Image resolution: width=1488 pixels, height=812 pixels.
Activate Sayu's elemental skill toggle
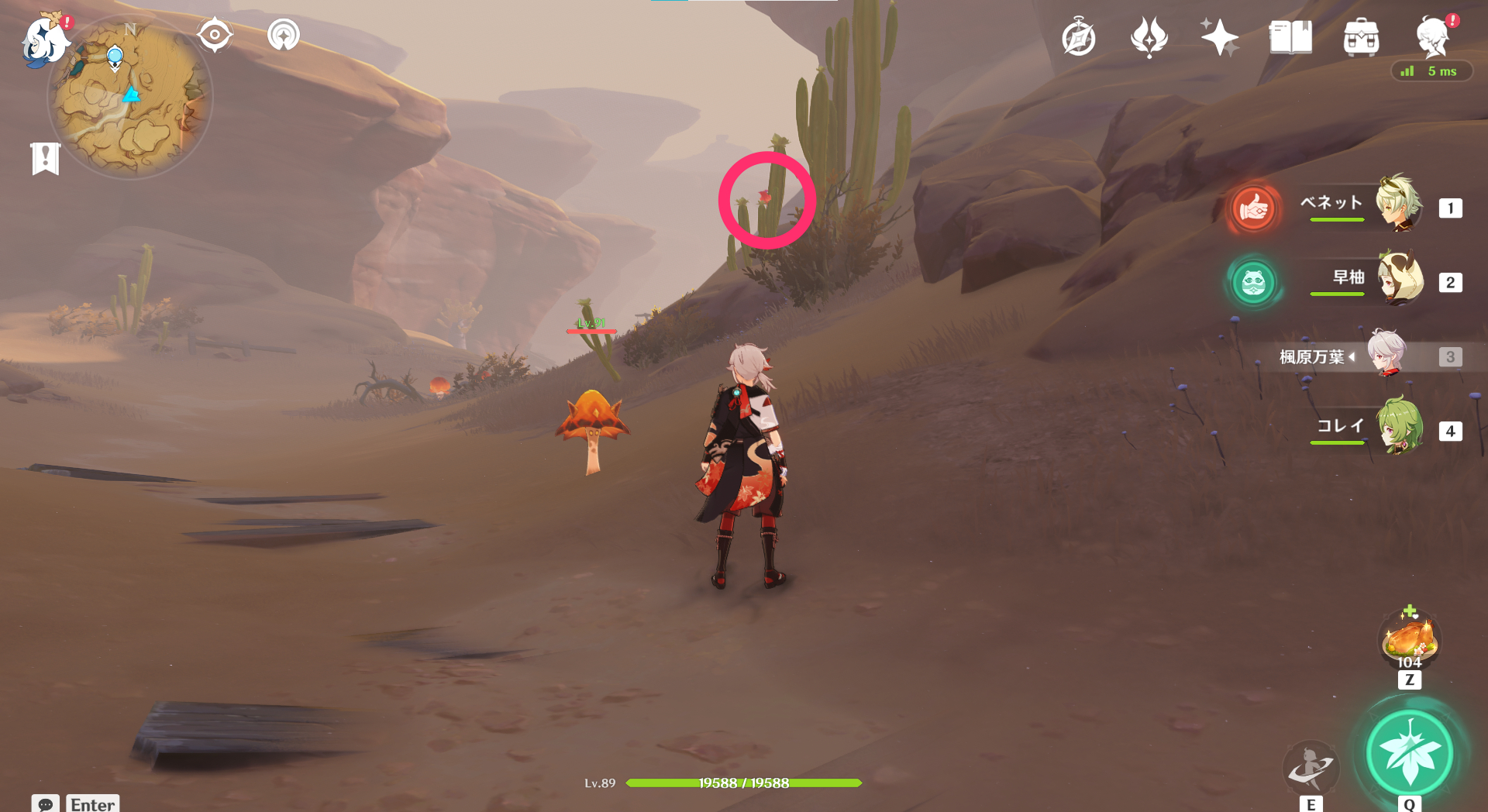point(1252,284)
